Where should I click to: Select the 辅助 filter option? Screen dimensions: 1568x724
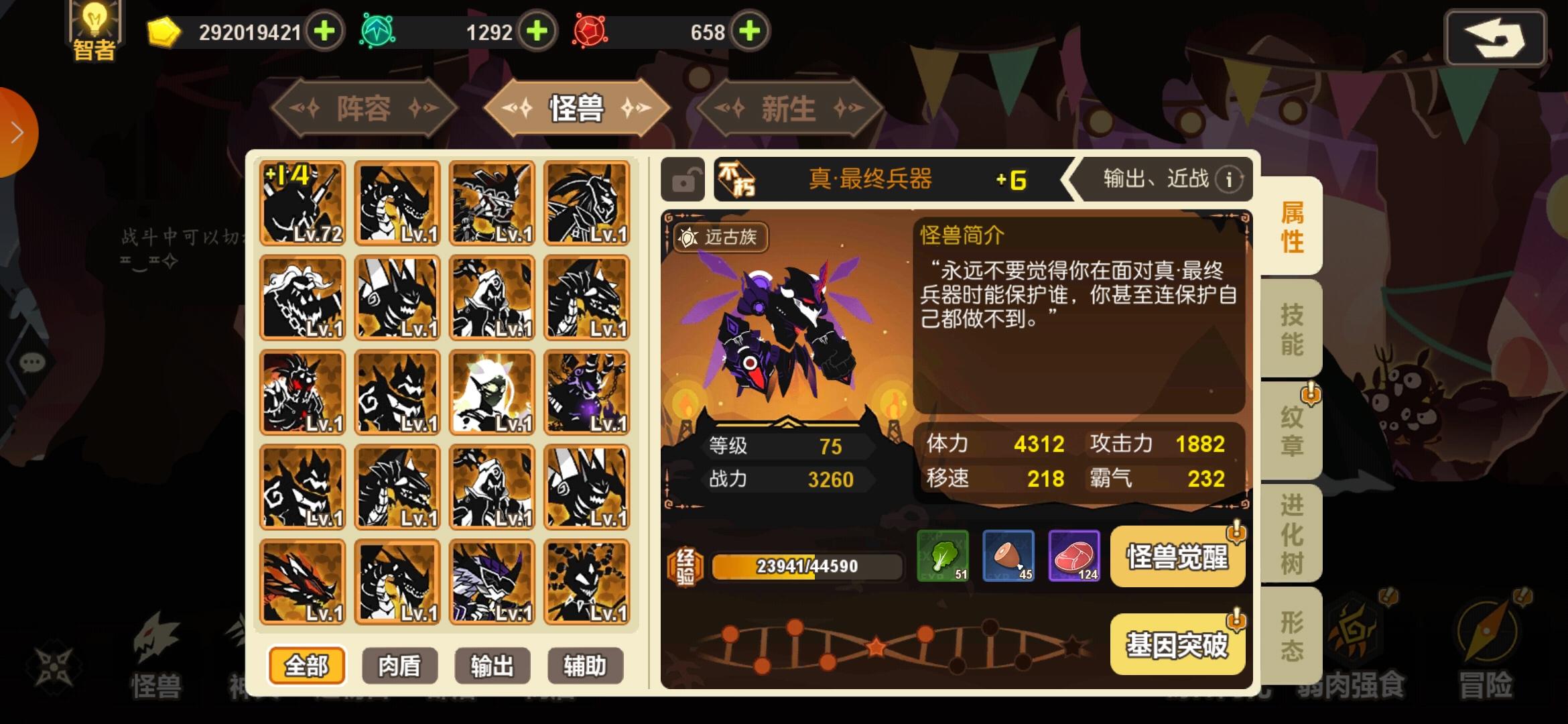(x=585, y=666)
